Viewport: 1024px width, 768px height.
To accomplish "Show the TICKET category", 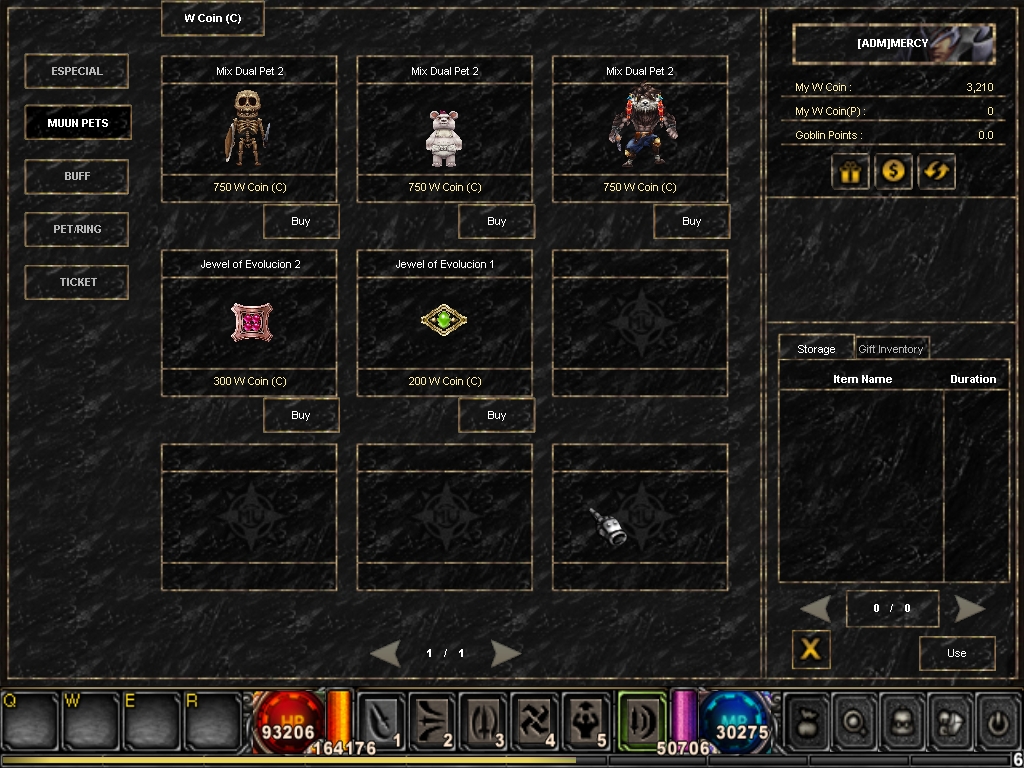I will [77, 282].
